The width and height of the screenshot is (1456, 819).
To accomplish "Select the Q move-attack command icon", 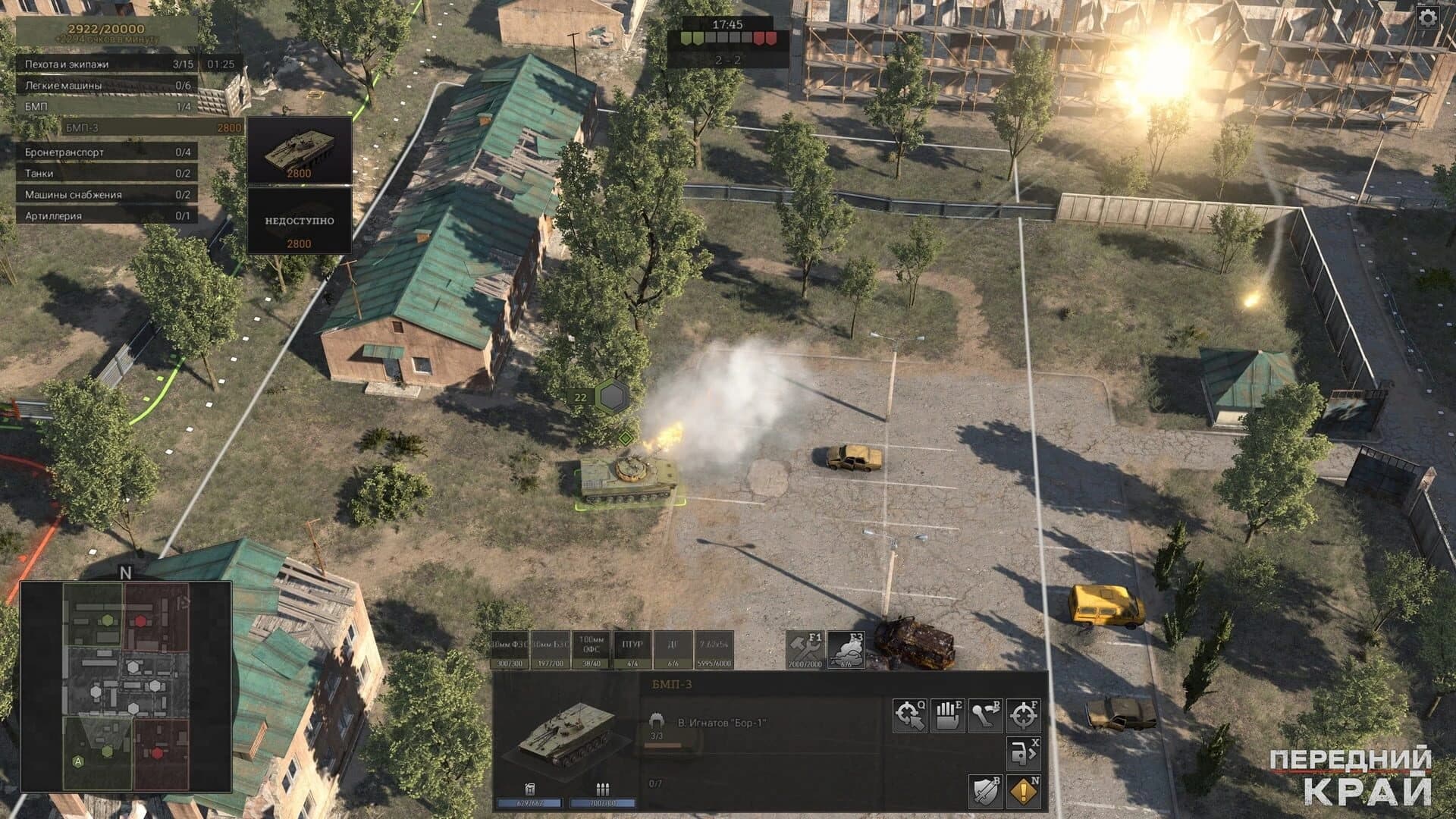I will coord(909,716).
